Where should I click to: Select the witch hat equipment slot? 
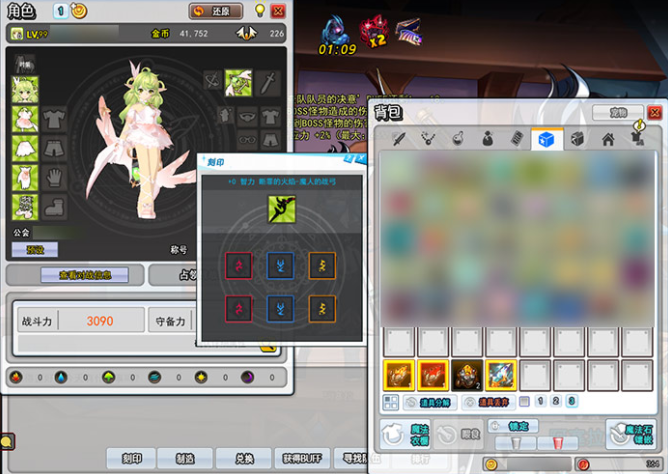[x=240, y=80]
